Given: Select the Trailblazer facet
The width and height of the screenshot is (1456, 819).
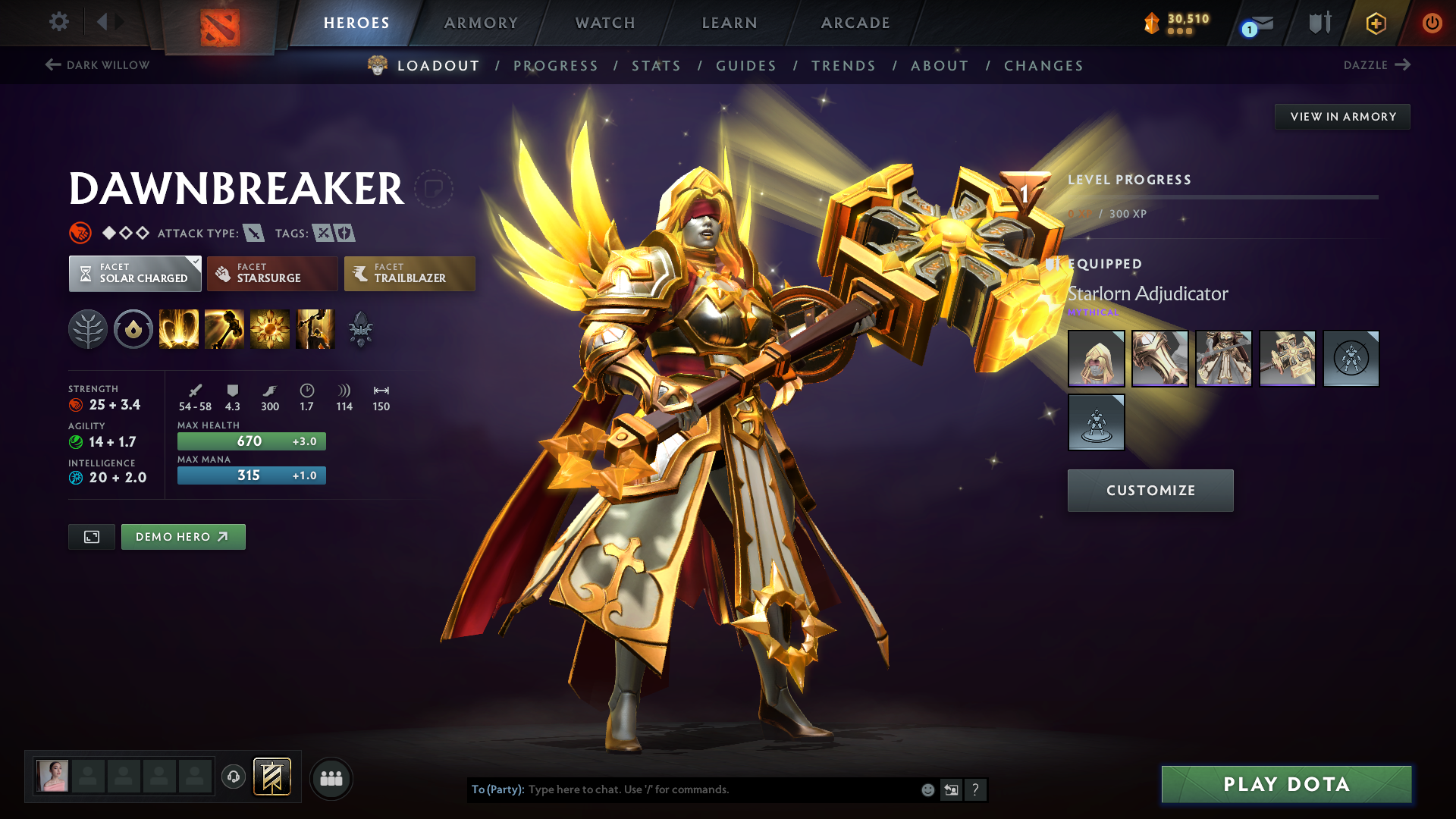Looking at the screenshot, I should pyautogui.click(x=409, y=273).
